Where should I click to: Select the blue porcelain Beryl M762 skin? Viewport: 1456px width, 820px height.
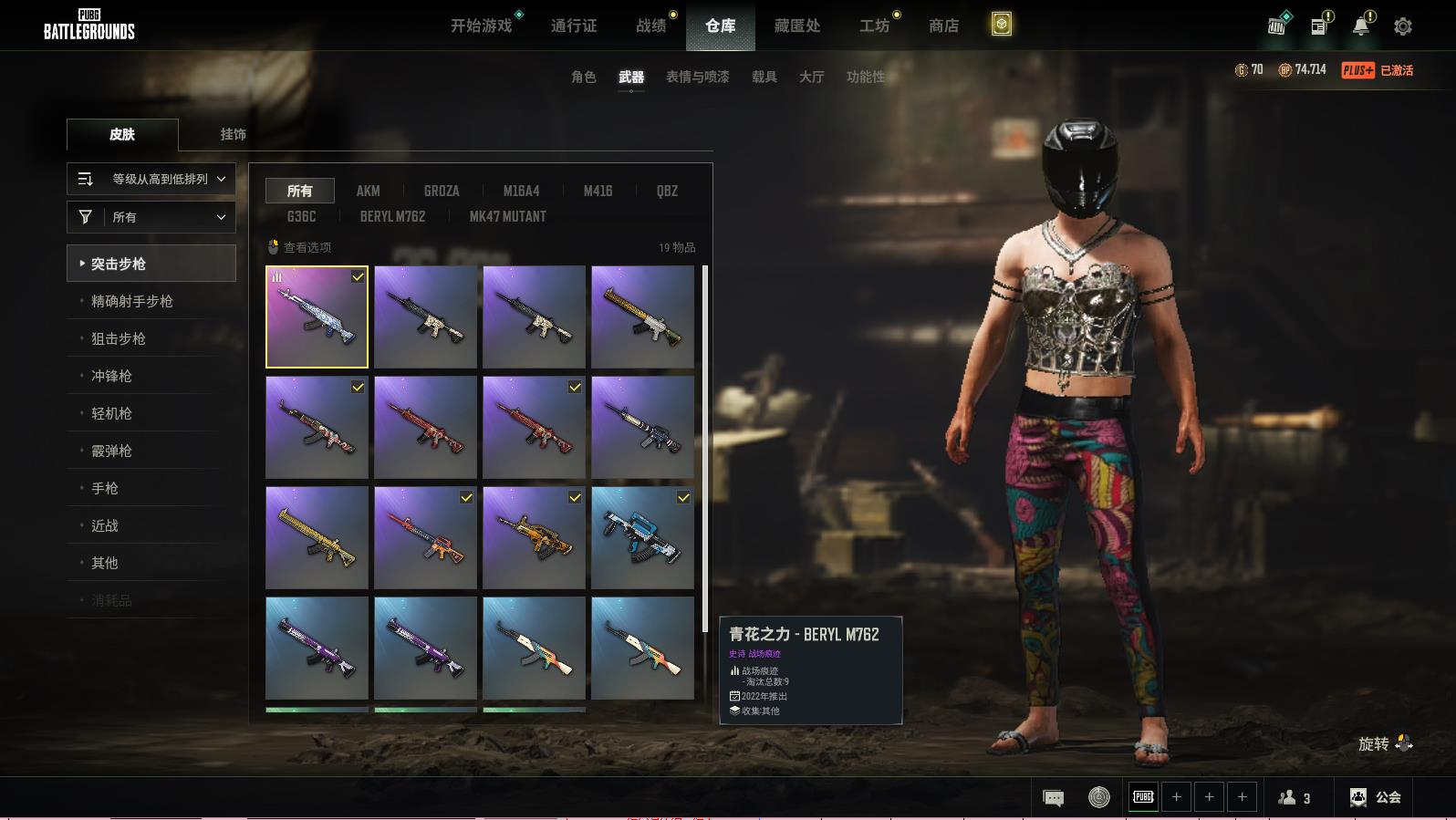tap(317, 317)
